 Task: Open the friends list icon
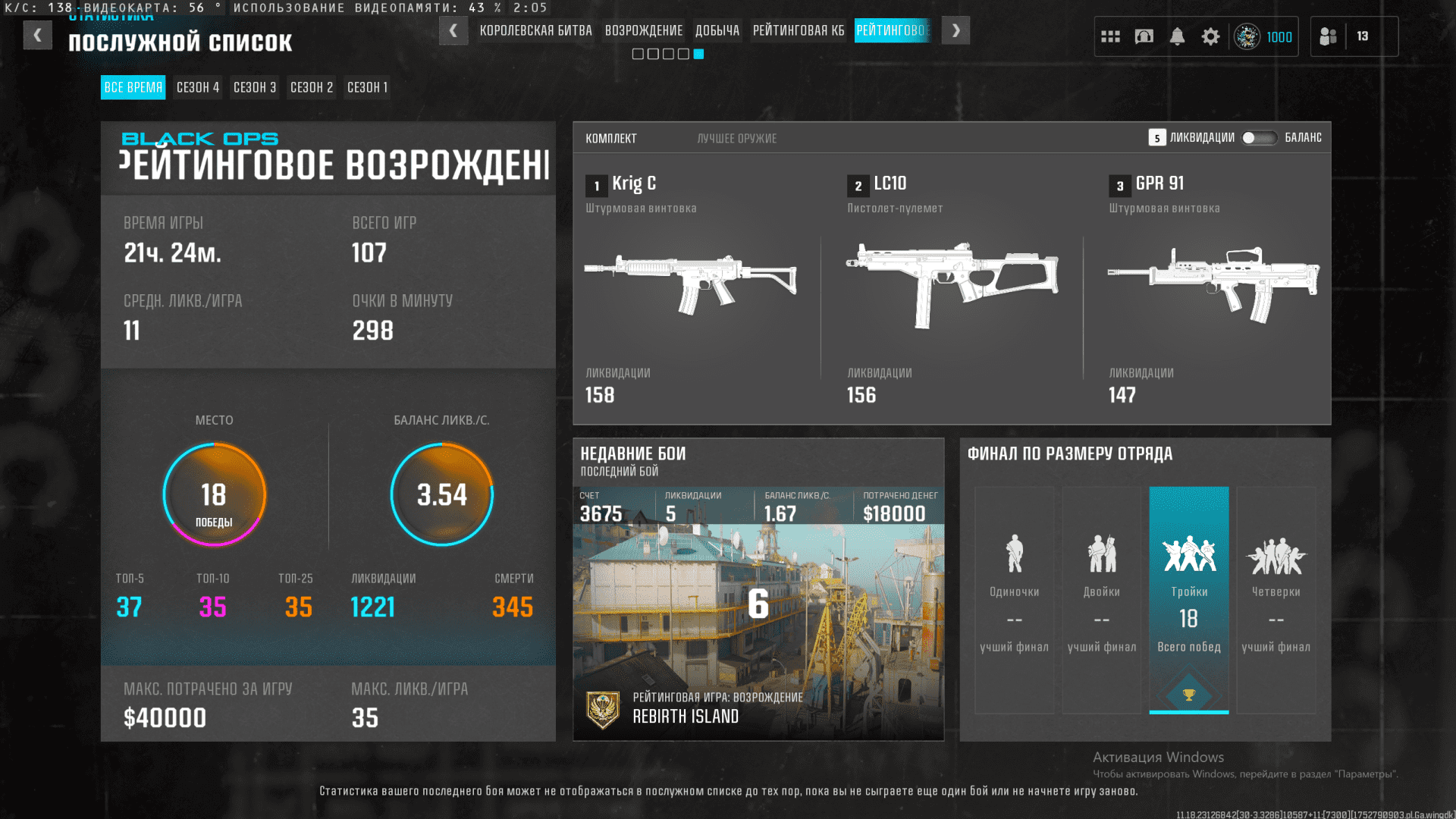tap(1328, 36)
